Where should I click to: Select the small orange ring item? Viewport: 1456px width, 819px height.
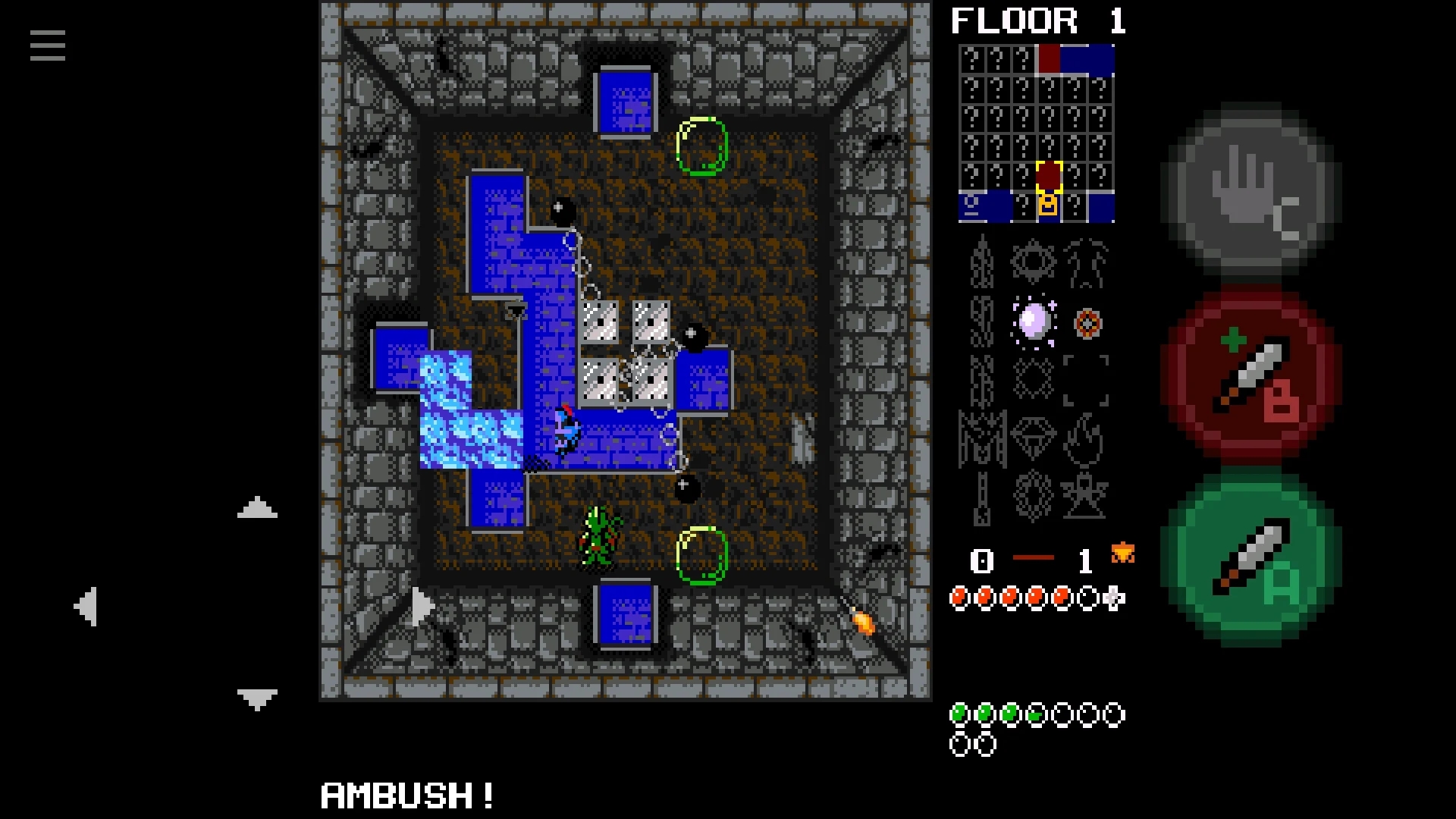(x=1087, y=324)
